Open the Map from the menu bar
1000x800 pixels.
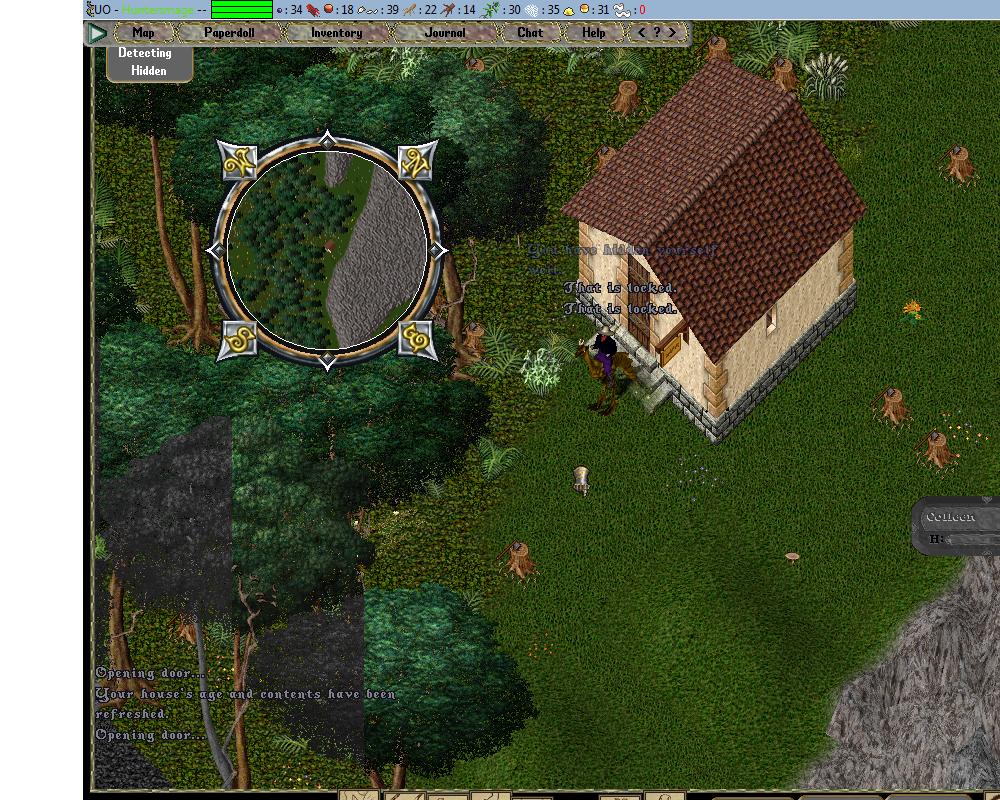point(143,33)
